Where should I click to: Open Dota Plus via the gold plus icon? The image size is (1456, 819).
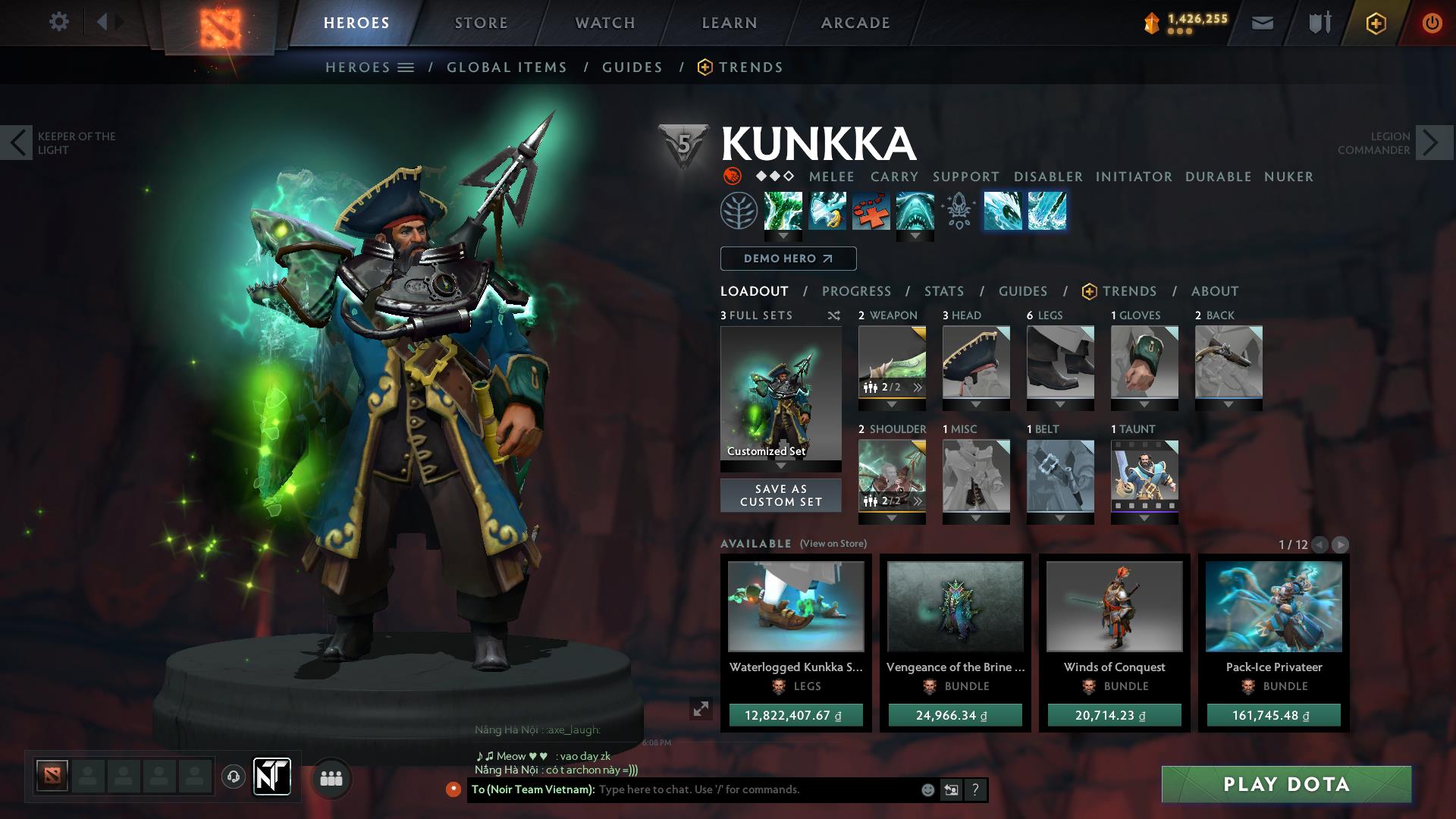pos(1378,23)
